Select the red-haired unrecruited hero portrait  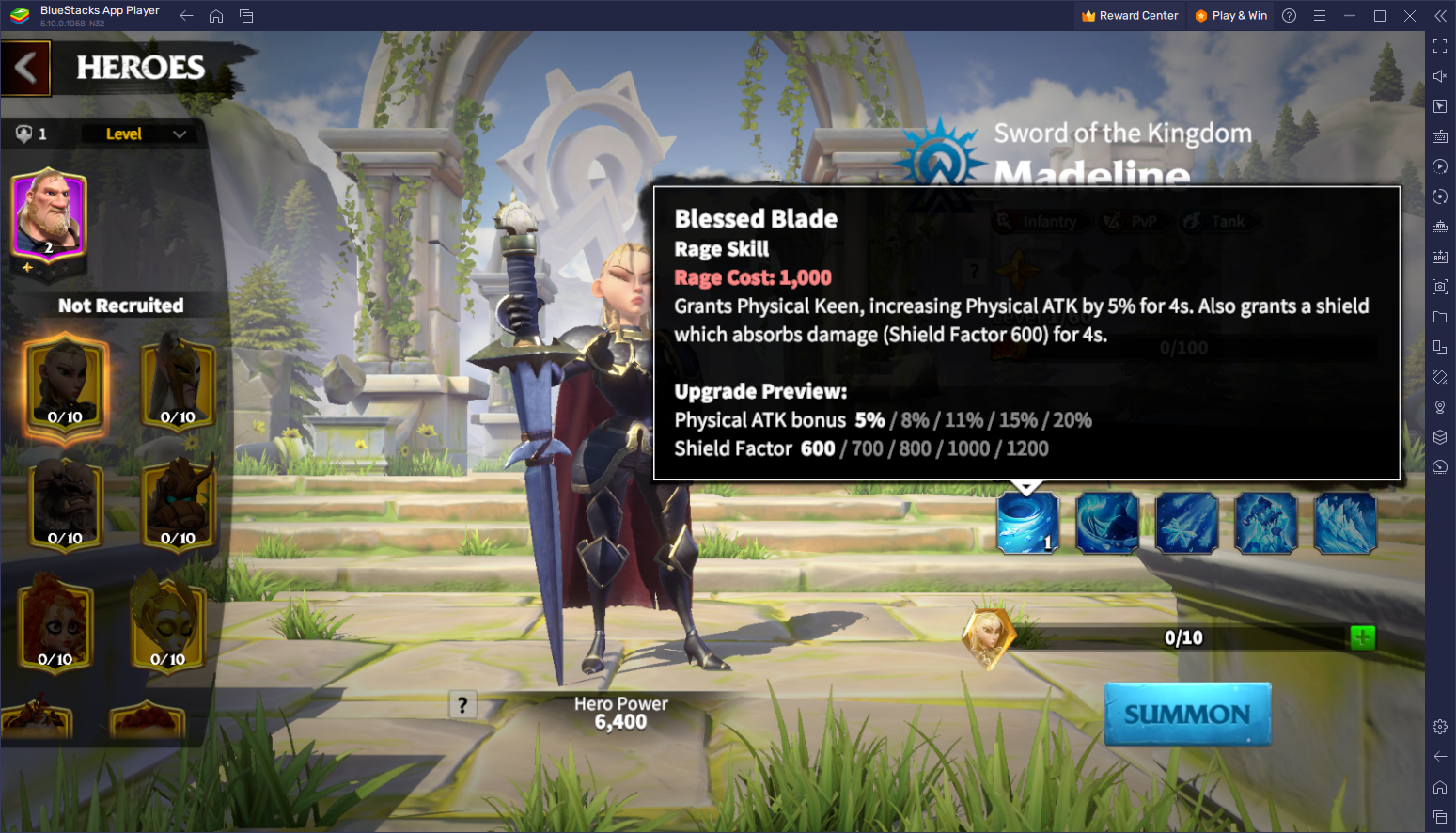55,623
